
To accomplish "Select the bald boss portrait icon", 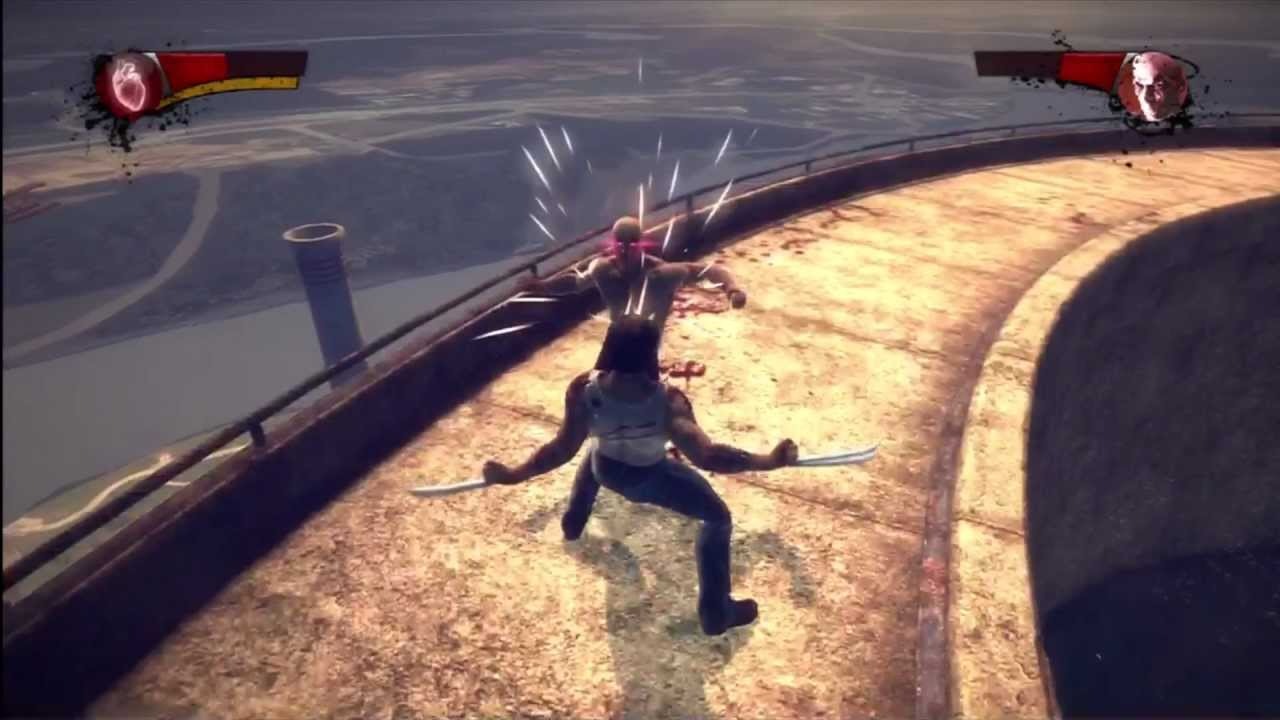I will [x=1152, y=87].
